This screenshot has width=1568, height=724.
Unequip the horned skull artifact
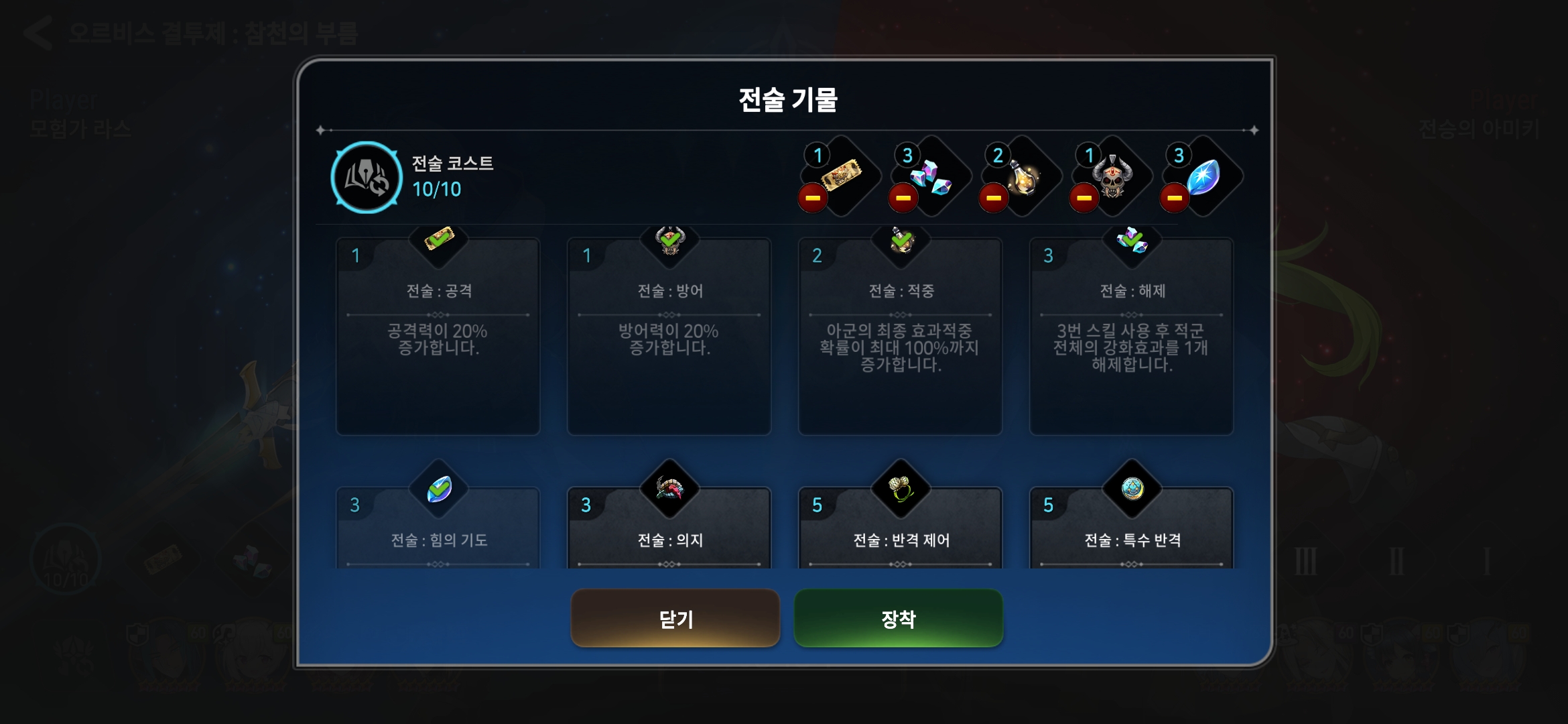click(x=1084, y=198)
